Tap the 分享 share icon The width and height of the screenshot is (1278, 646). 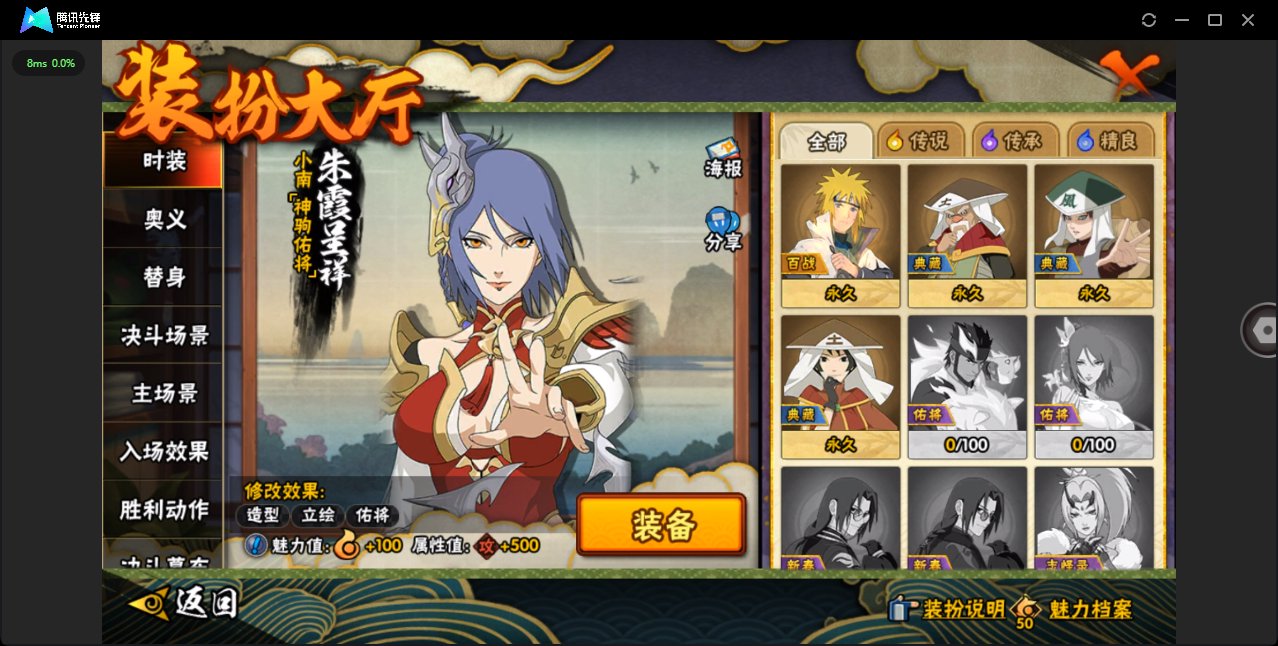tap(722, 229)
